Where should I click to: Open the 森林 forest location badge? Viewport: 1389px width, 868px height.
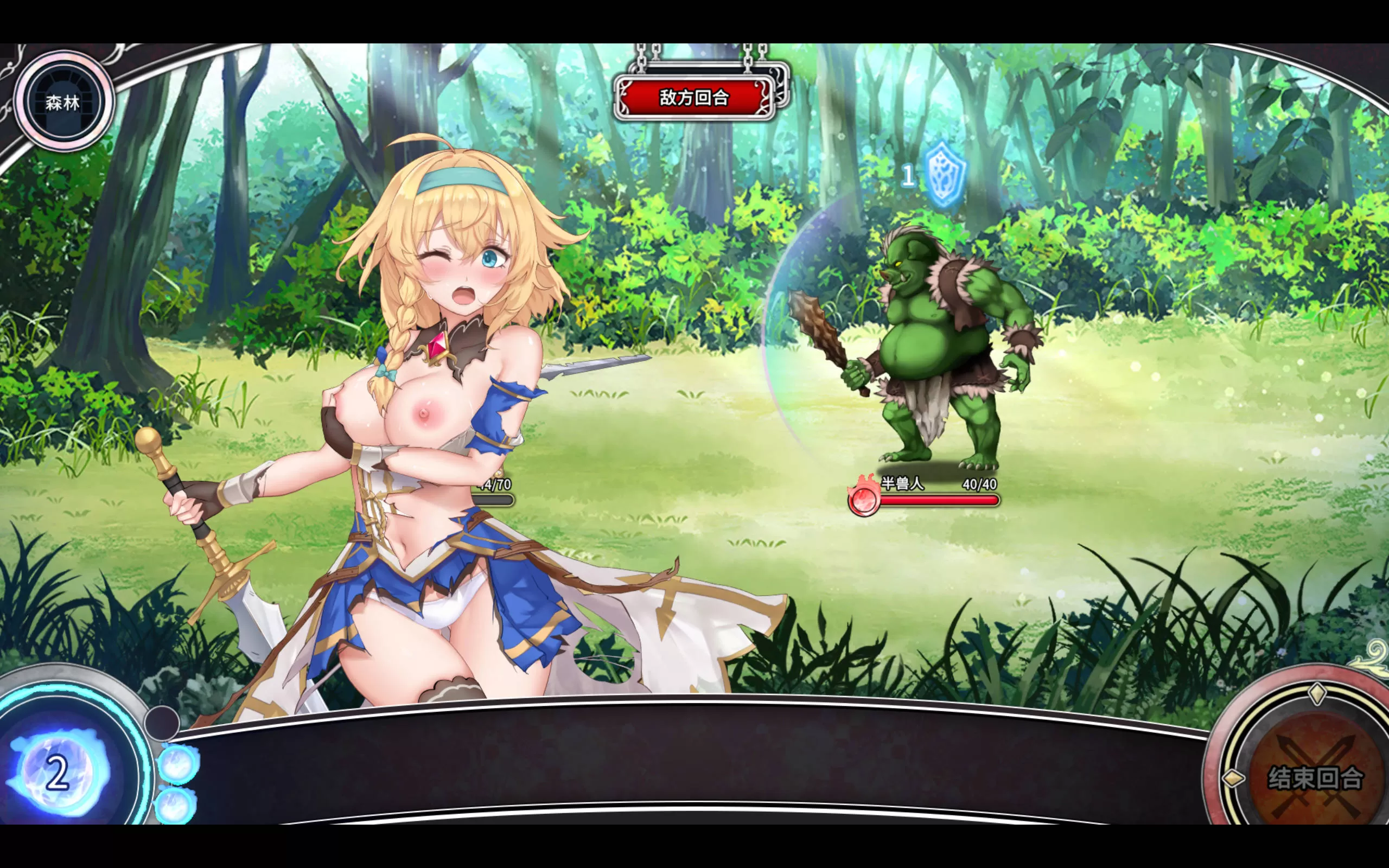tap(63, 102)
